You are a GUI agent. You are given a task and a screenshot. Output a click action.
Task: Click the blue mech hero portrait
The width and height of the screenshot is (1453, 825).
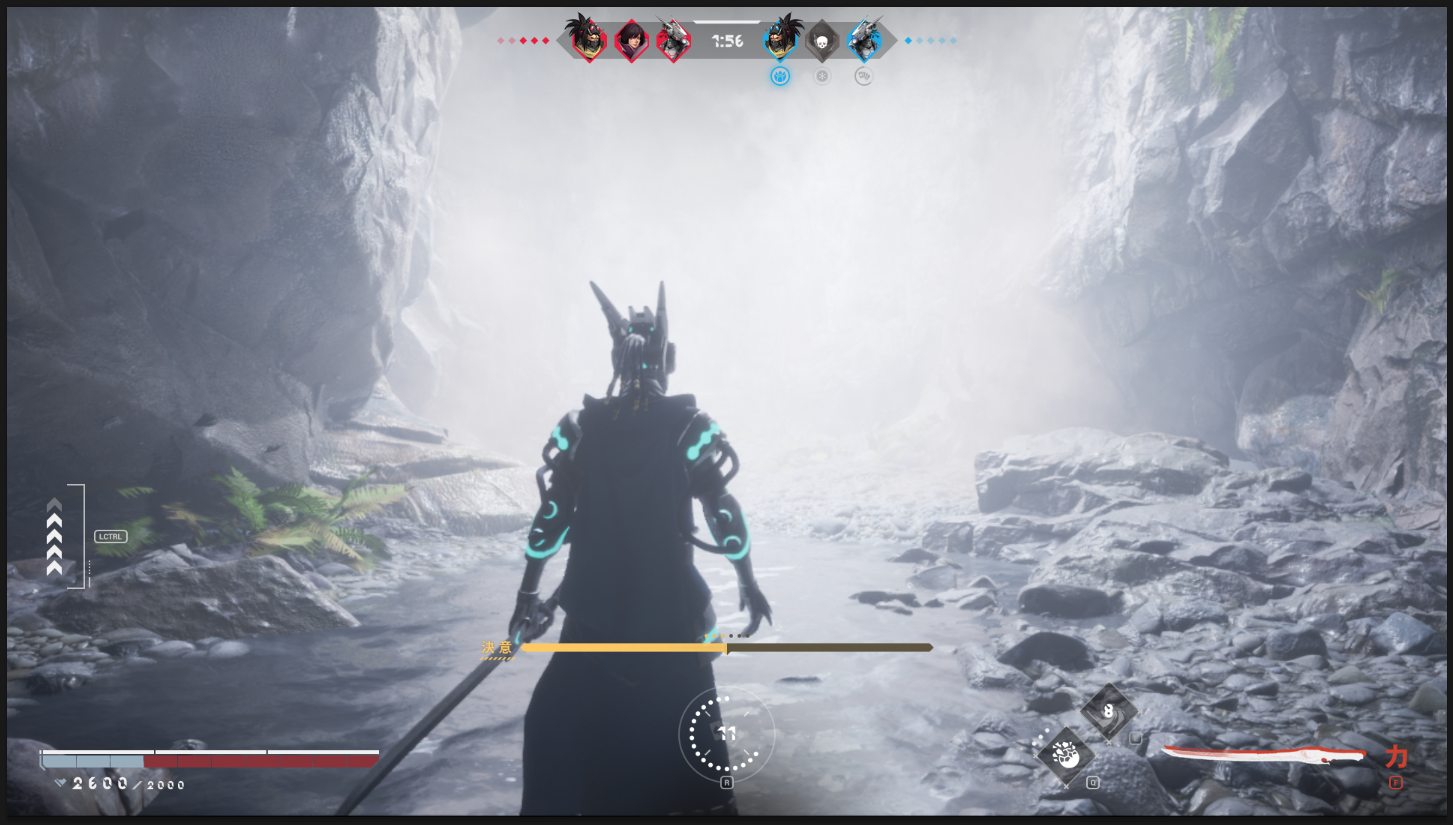(863, 41)
